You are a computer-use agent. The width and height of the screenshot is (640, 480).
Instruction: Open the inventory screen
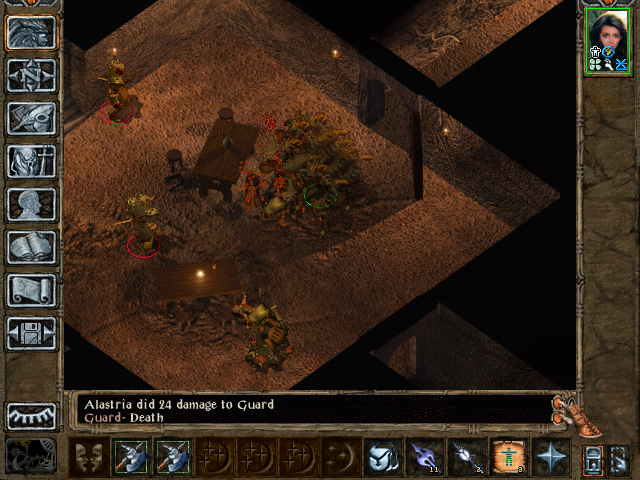tap(32, 161)
